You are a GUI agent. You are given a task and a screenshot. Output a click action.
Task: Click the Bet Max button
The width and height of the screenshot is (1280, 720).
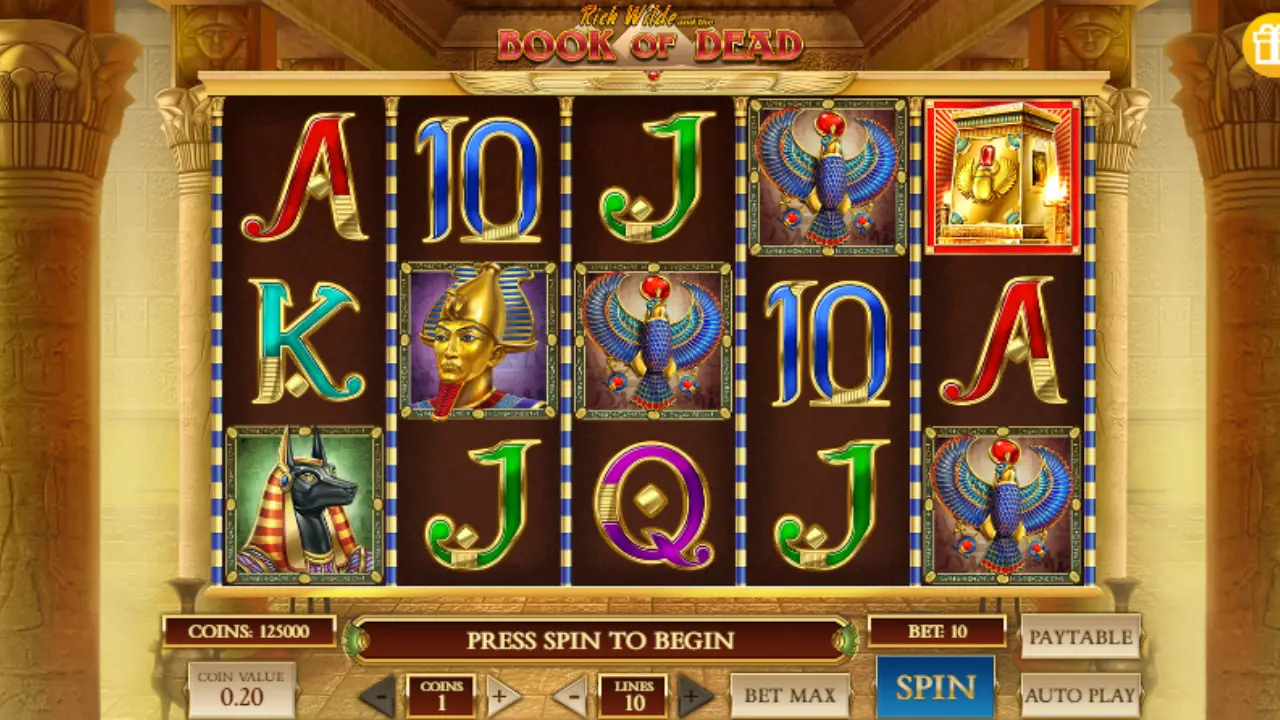[790, 695]
